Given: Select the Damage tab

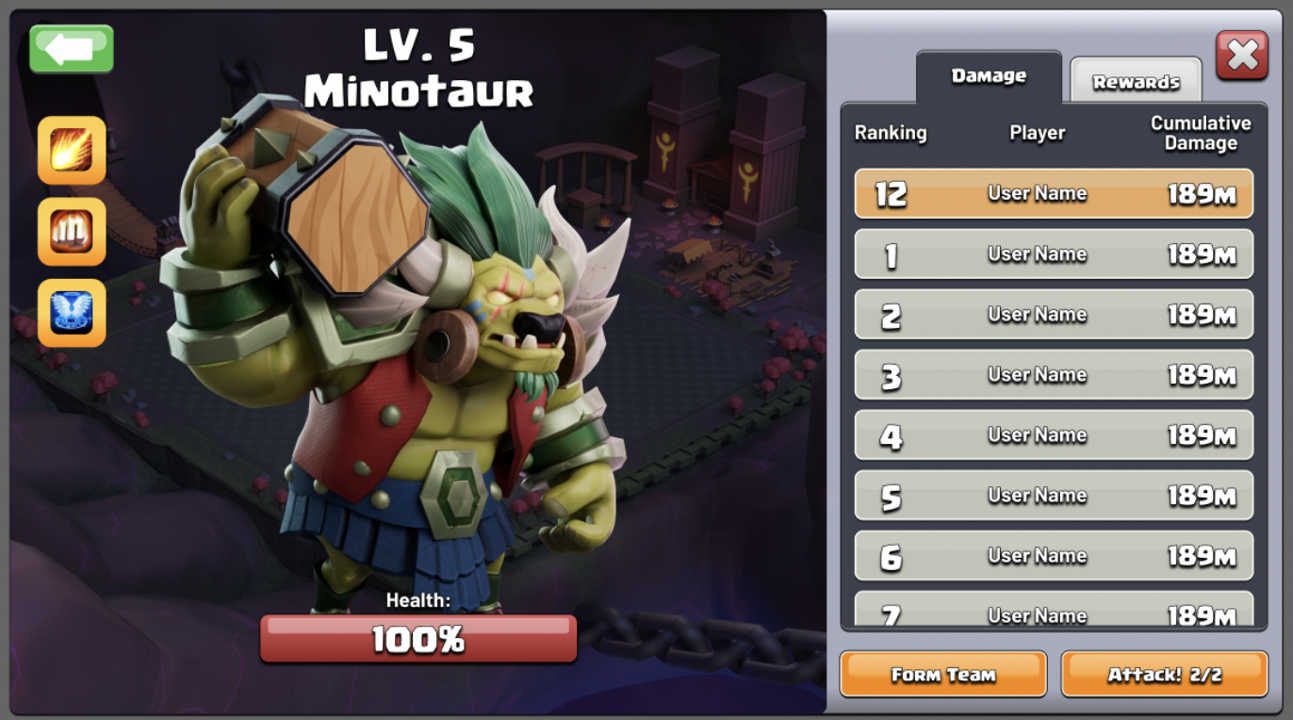Looking at the screenshot, I should coord(988,76).
